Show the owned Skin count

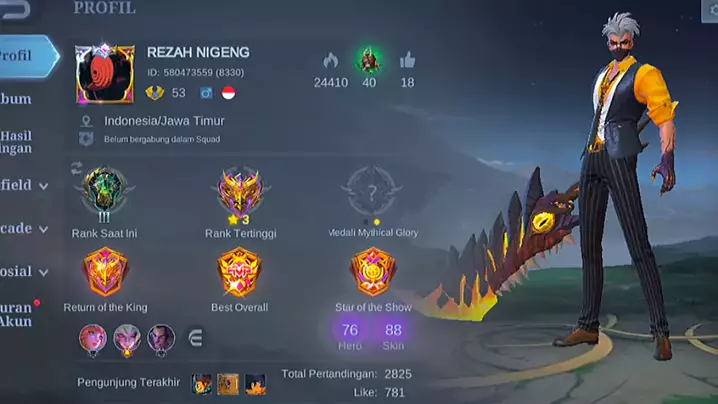(x=393, y=334)
